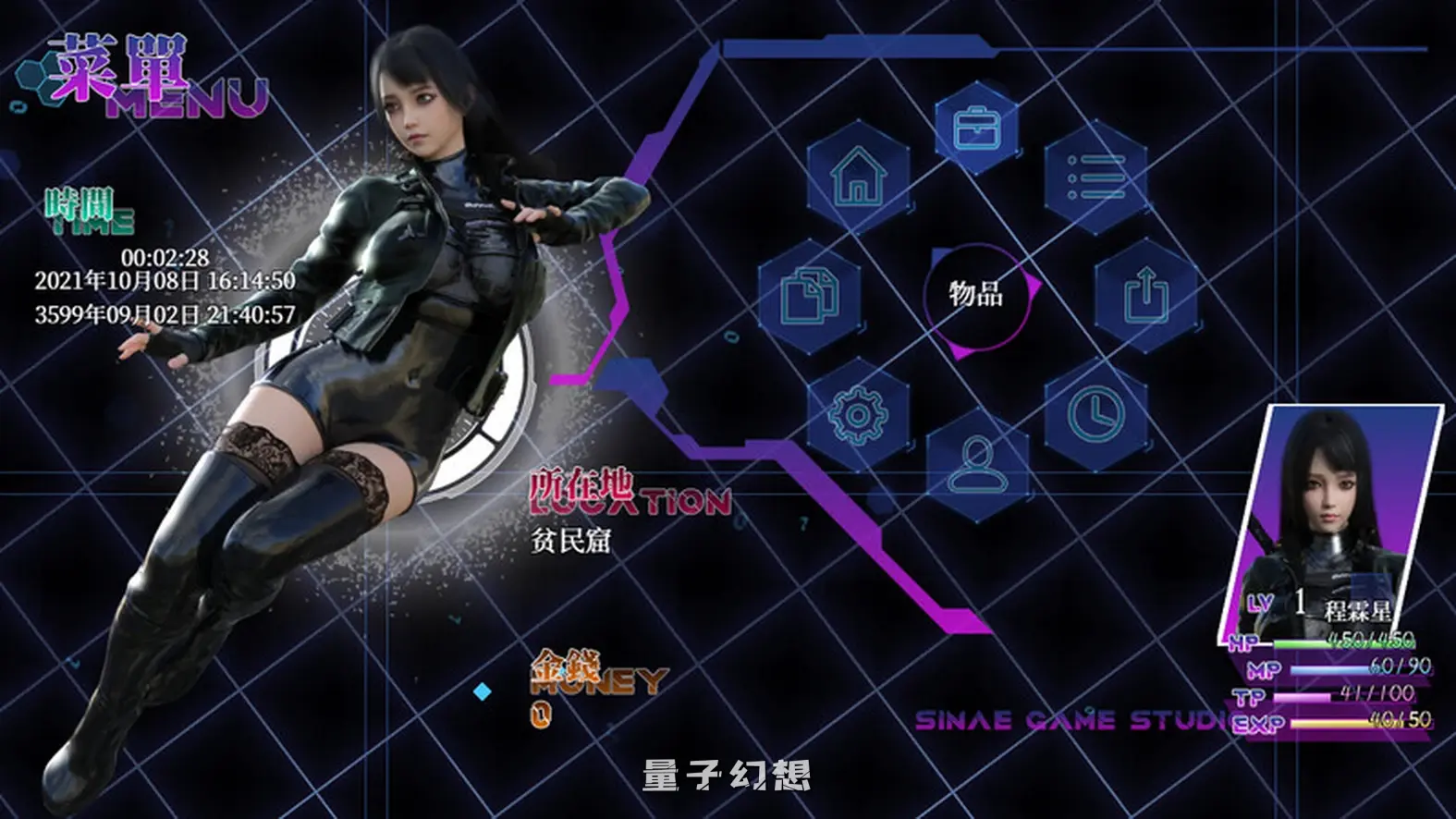The width and height of the screenshot is (1456, 819).
Task: Click the person character status icon
Action: [x=975, y=462]
